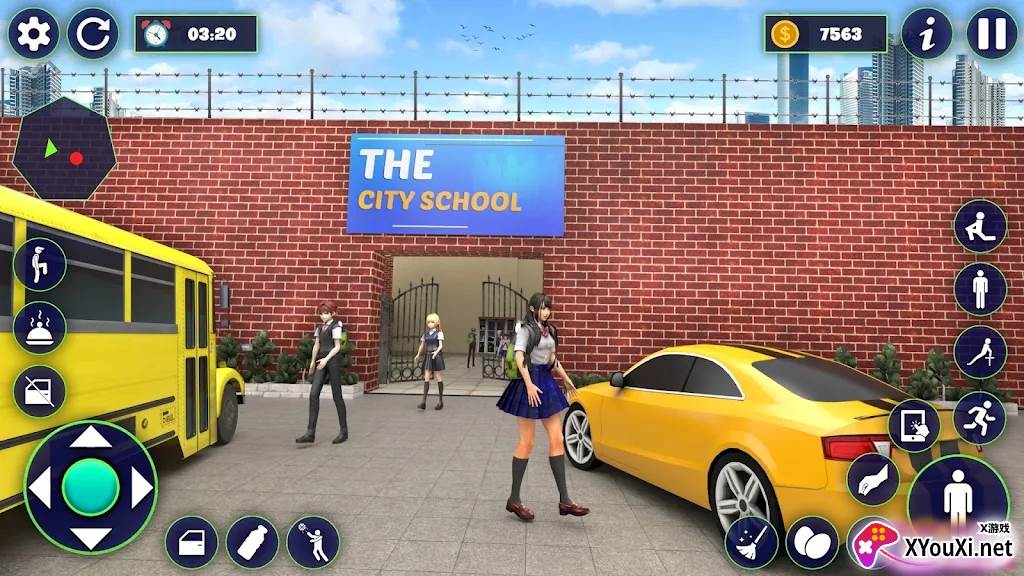Tap the marching figure icon

point(40,264)
